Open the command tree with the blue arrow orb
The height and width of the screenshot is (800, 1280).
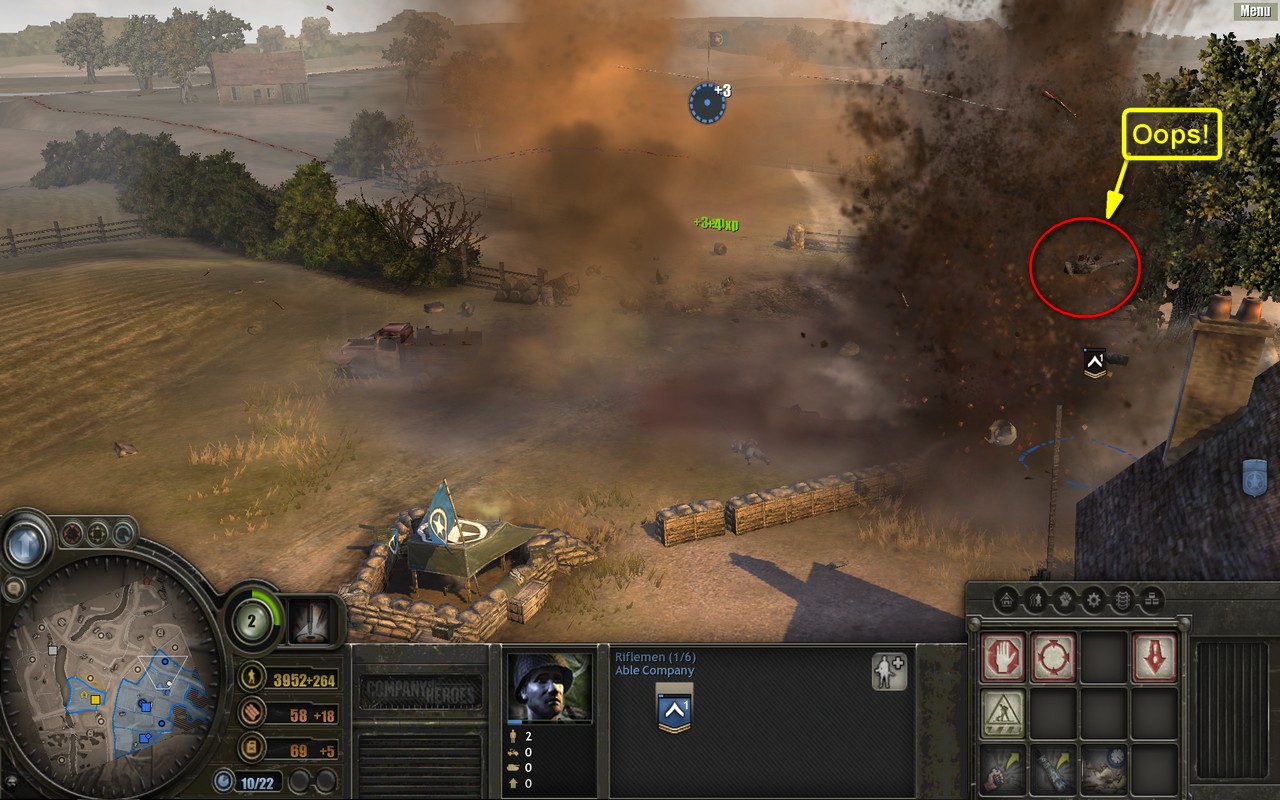28,543
